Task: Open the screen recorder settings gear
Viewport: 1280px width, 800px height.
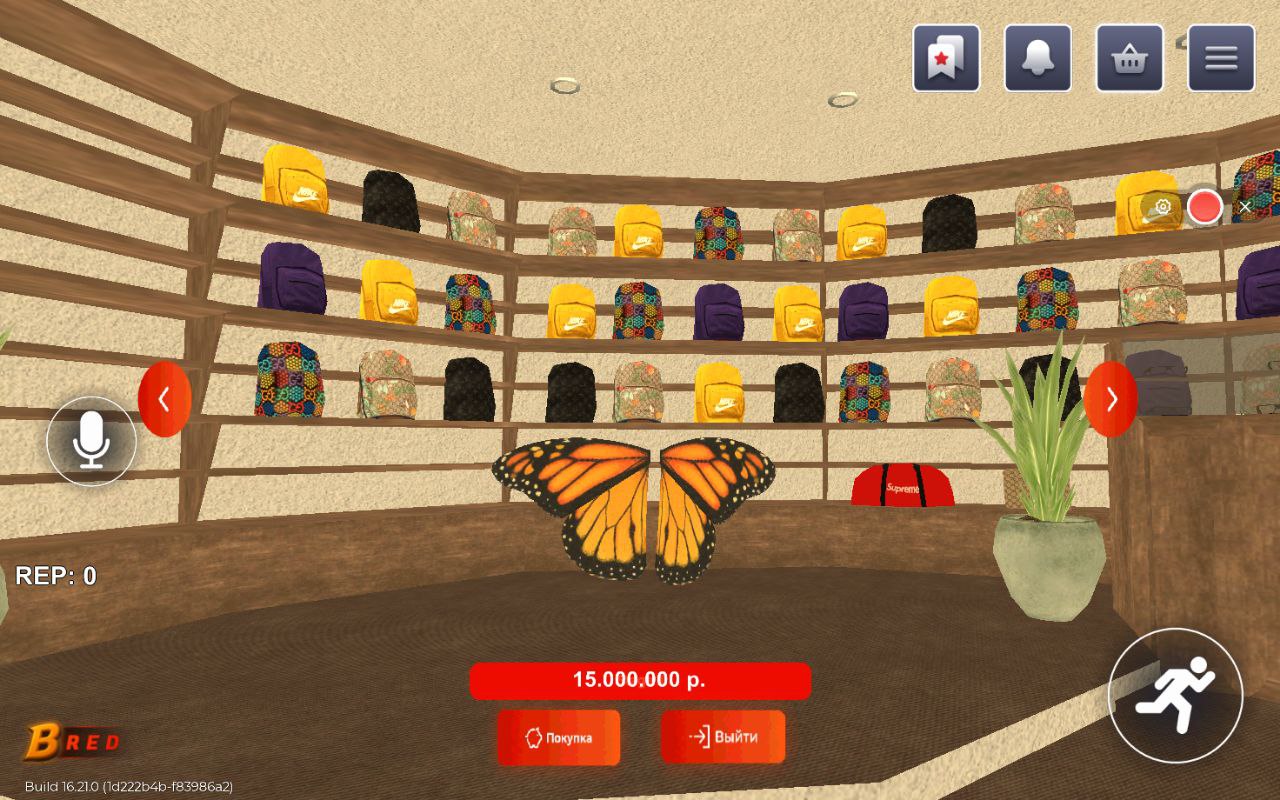Action: [1162, 207]
